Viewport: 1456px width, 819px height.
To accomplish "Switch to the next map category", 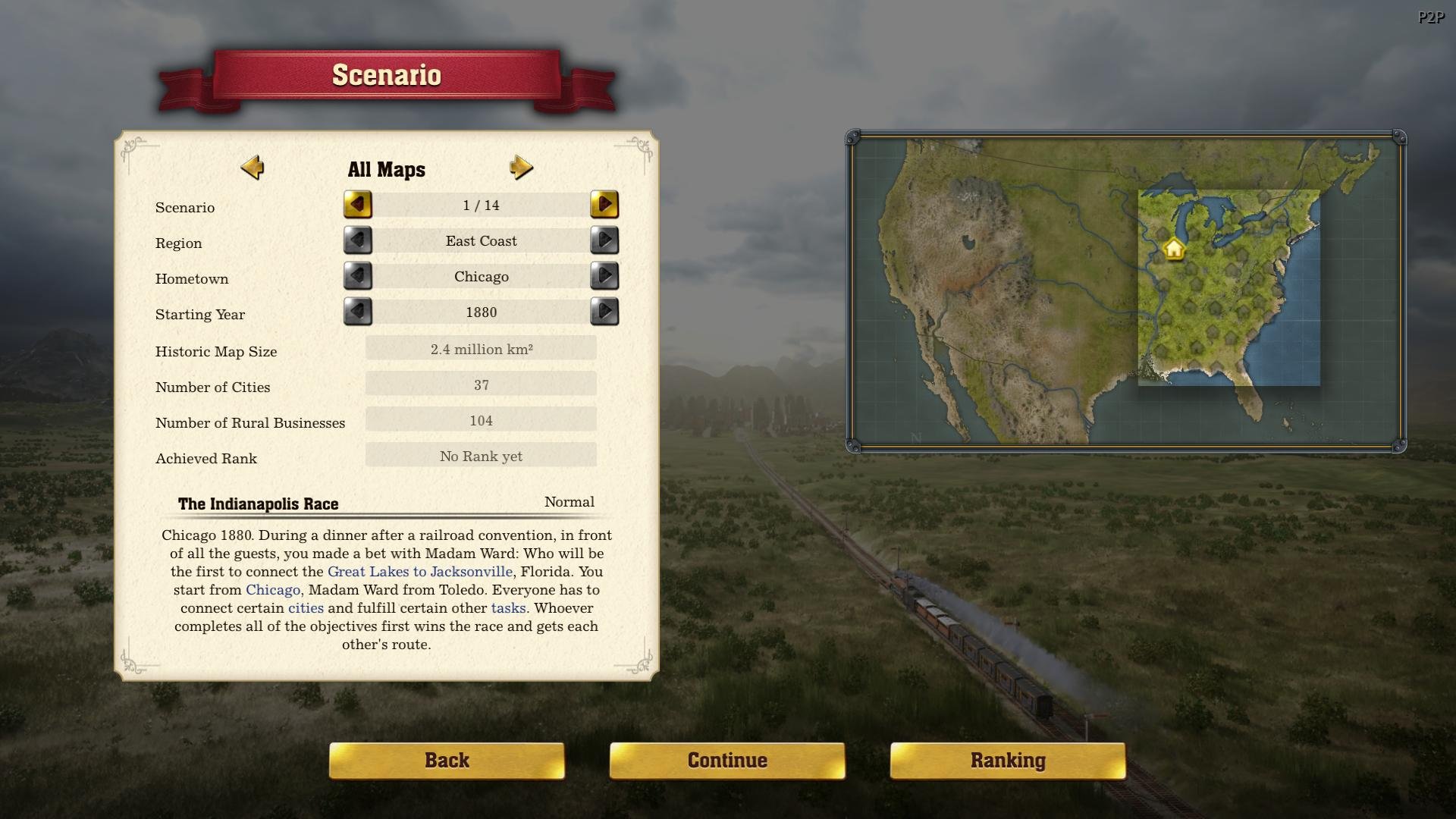I will (x=521, y=168).
